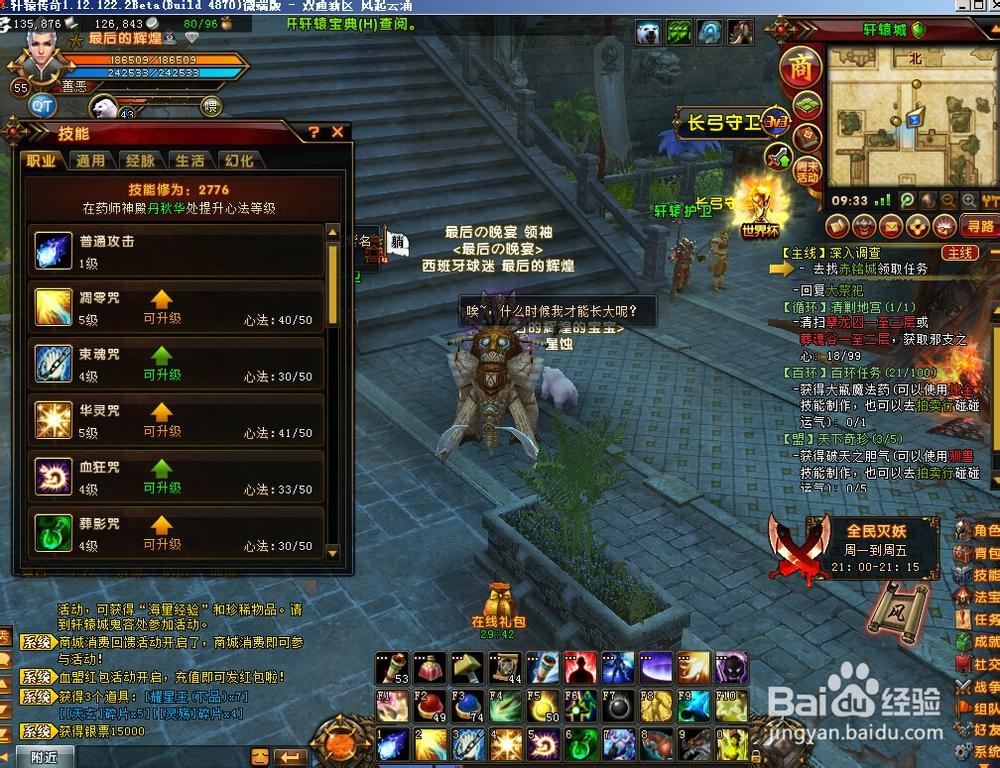Upgrade the 凋零咒 skill

[x=162, y=306]
